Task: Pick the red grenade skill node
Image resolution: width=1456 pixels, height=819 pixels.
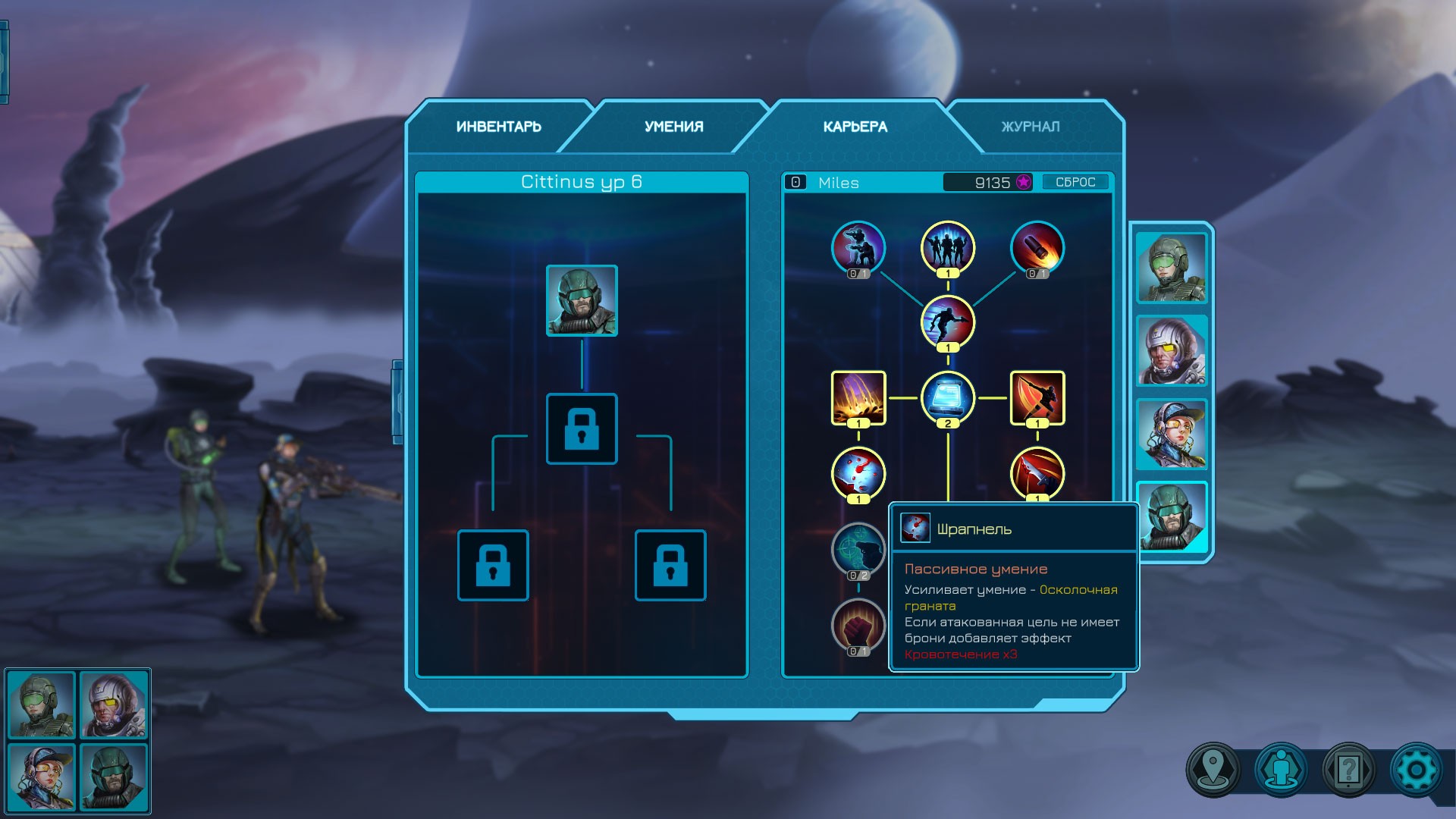Action: [x=1037, y=247]
